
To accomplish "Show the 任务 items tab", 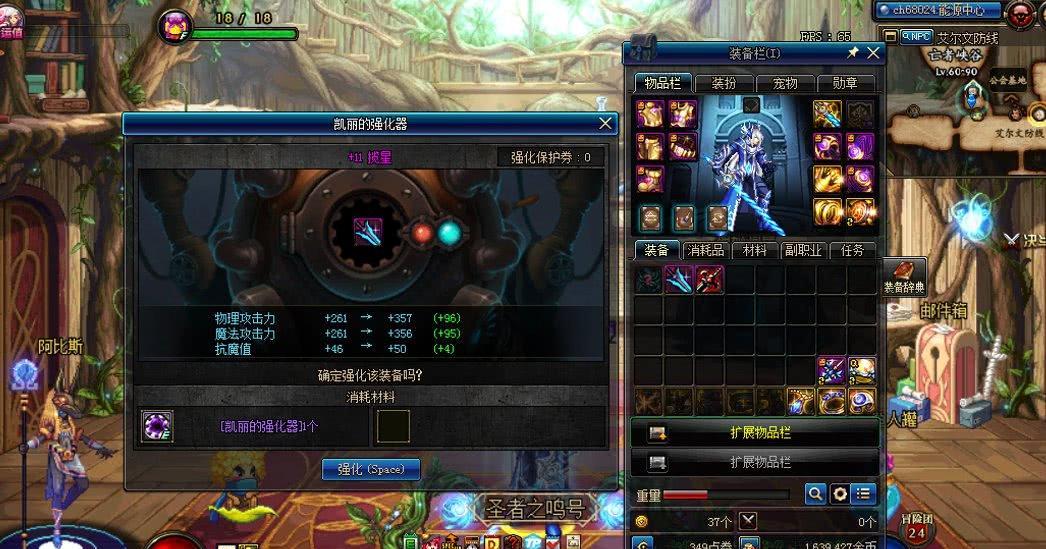I will coord(853,250).
